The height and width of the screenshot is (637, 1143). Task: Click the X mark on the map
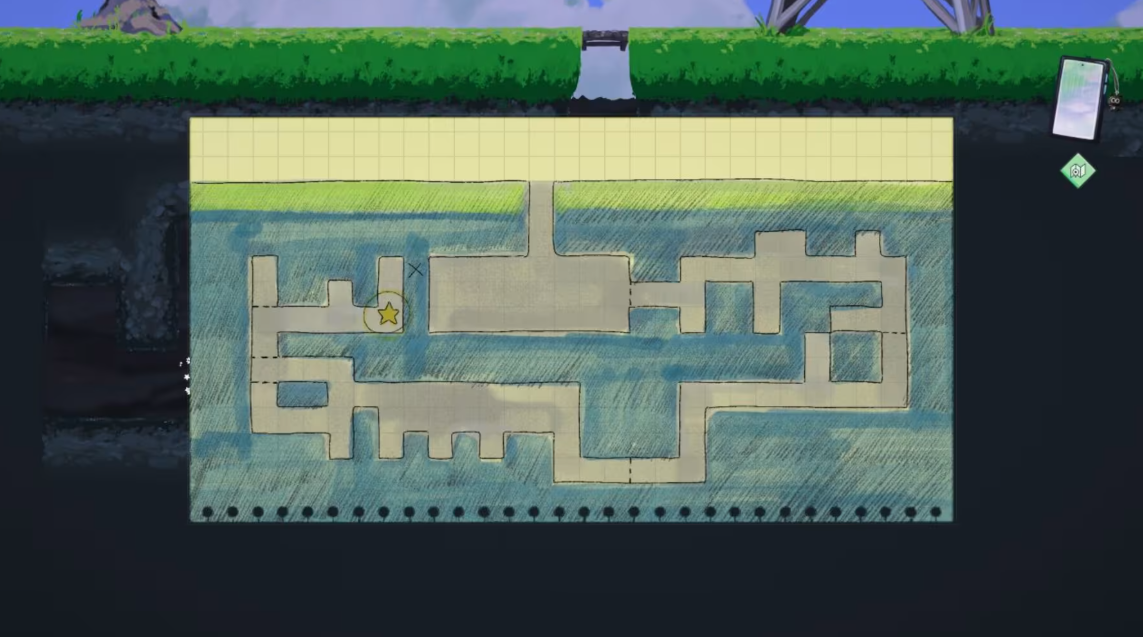click(x=415, y=269)
